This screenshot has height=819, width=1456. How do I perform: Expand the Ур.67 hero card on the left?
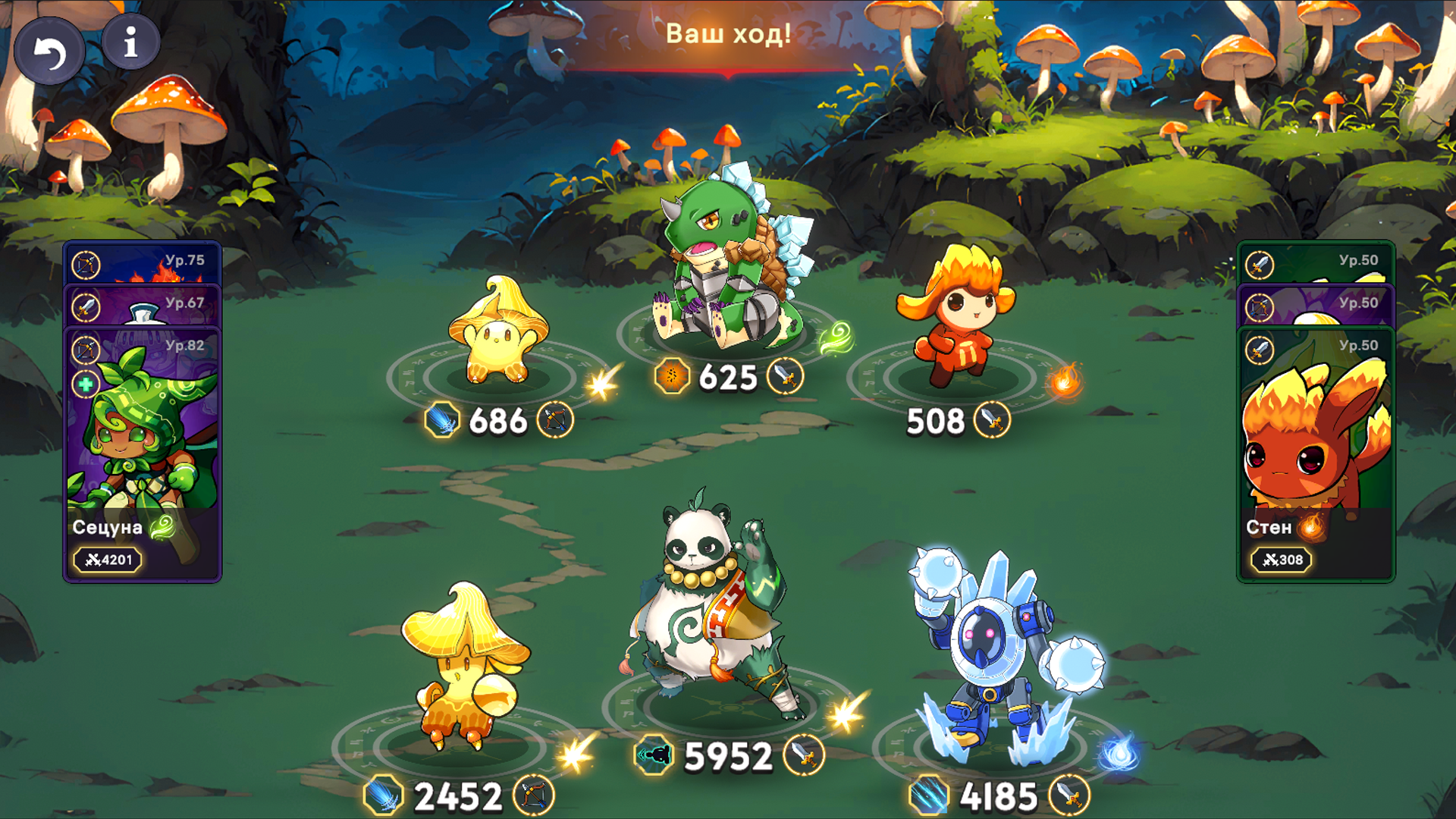pyautogui.click(x=152, y=305)
